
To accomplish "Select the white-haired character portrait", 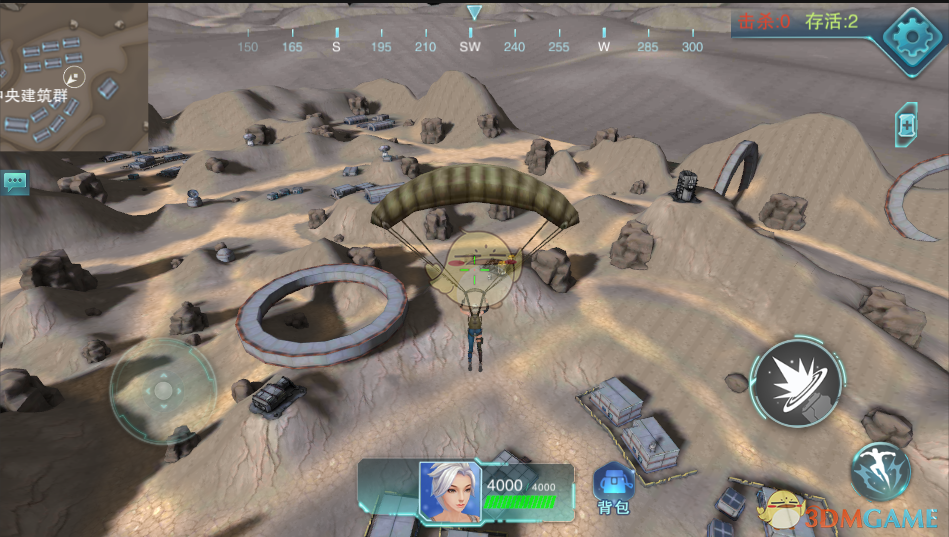I will click(449, 491).
